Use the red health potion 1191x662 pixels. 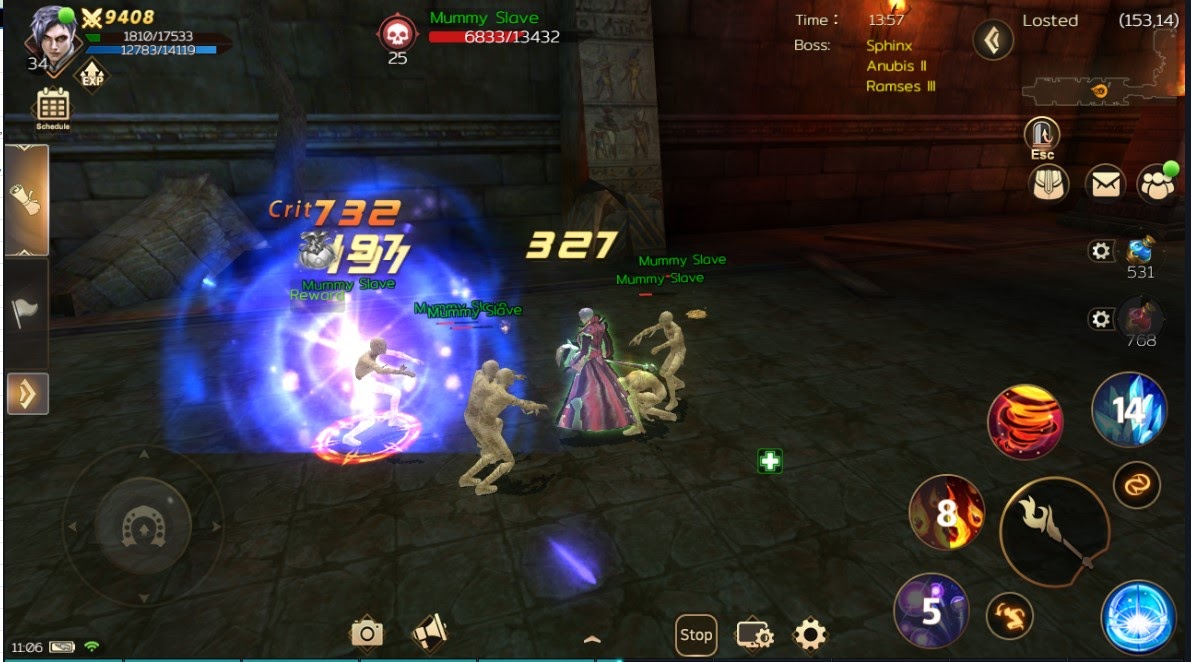point(1140,320)
